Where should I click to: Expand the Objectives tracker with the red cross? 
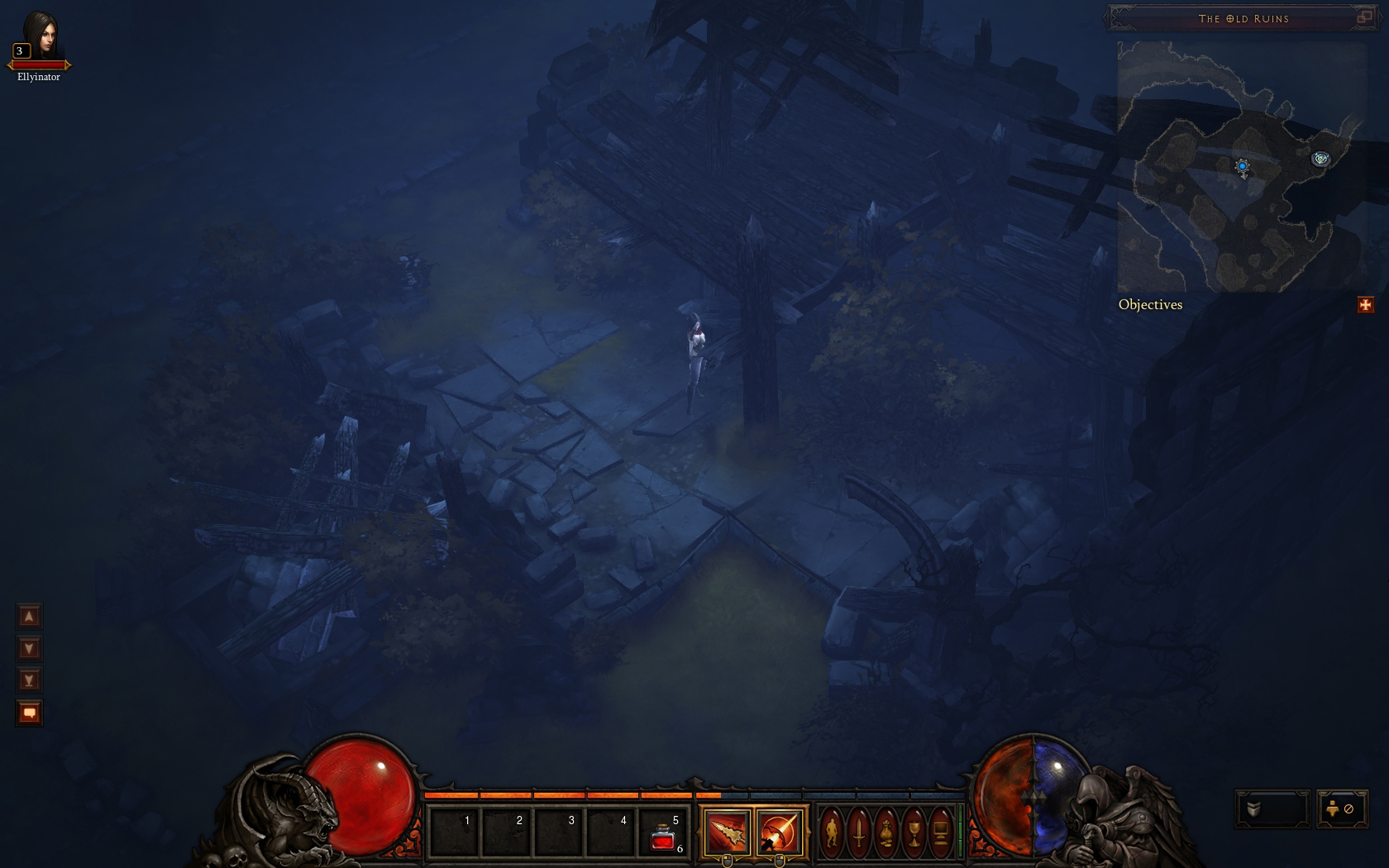(1365, 305)
